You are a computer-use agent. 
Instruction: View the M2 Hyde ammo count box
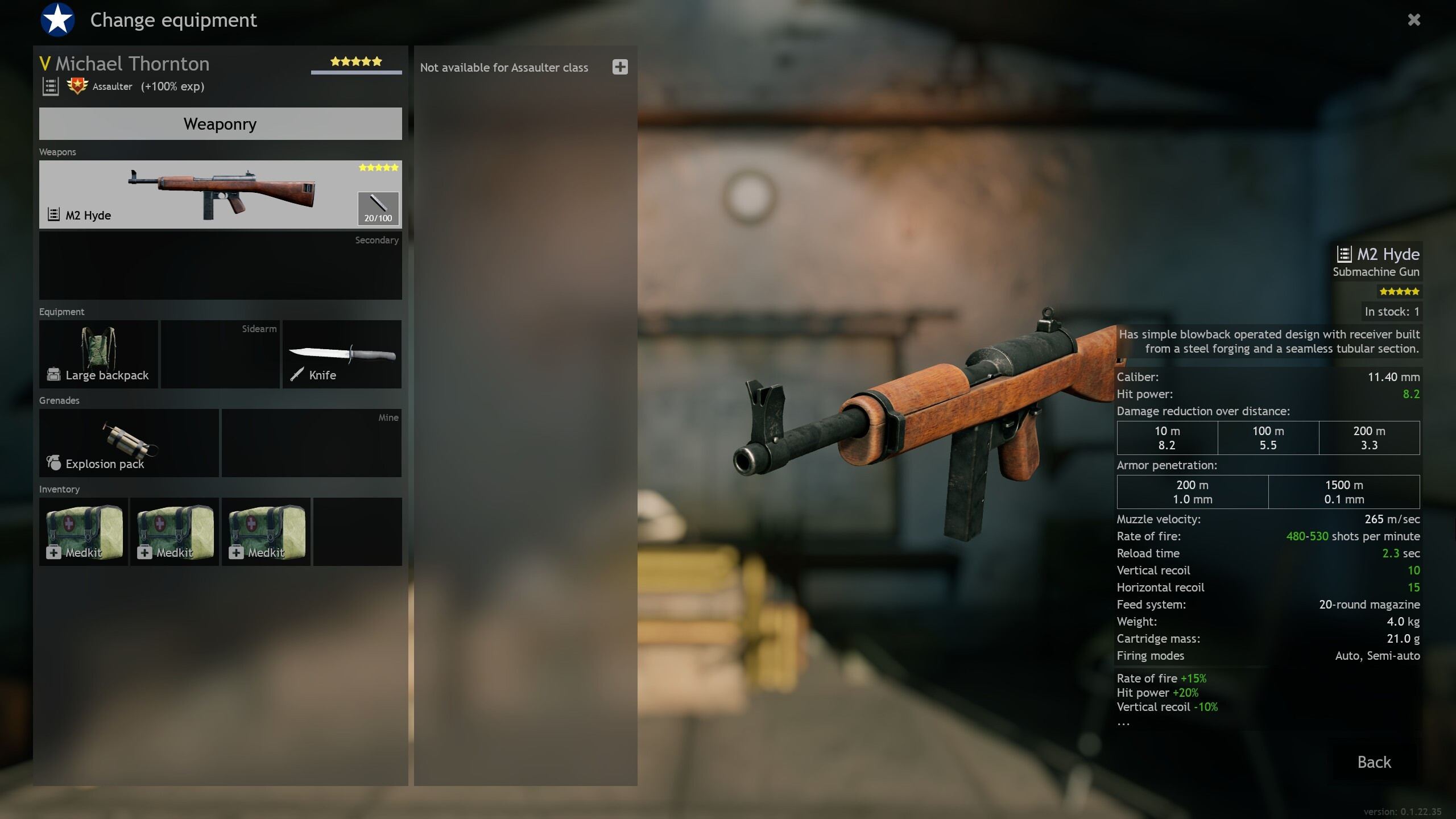(378, 208)
